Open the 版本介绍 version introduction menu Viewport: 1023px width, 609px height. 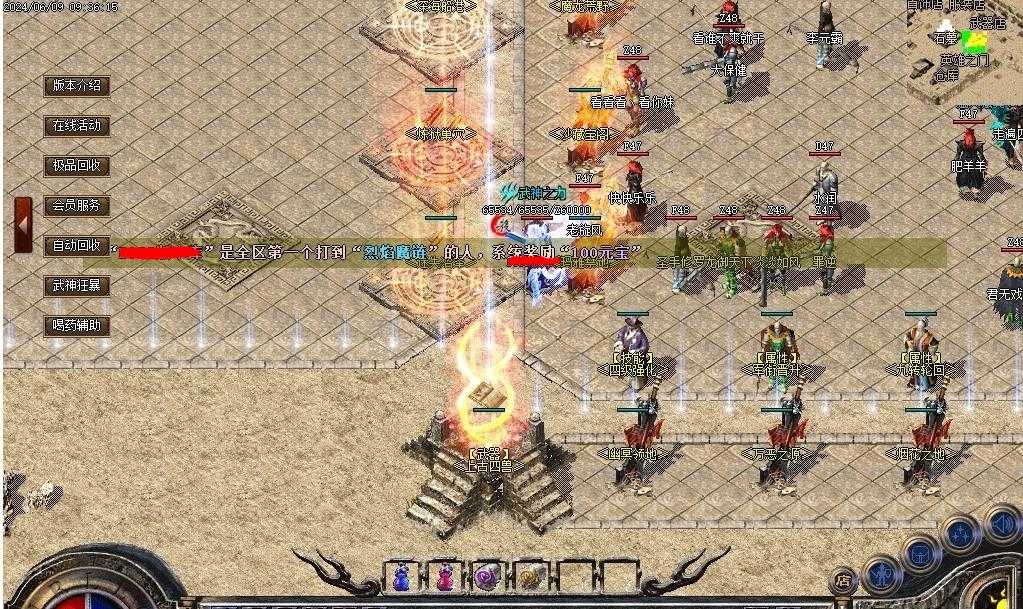pos(77,86)
